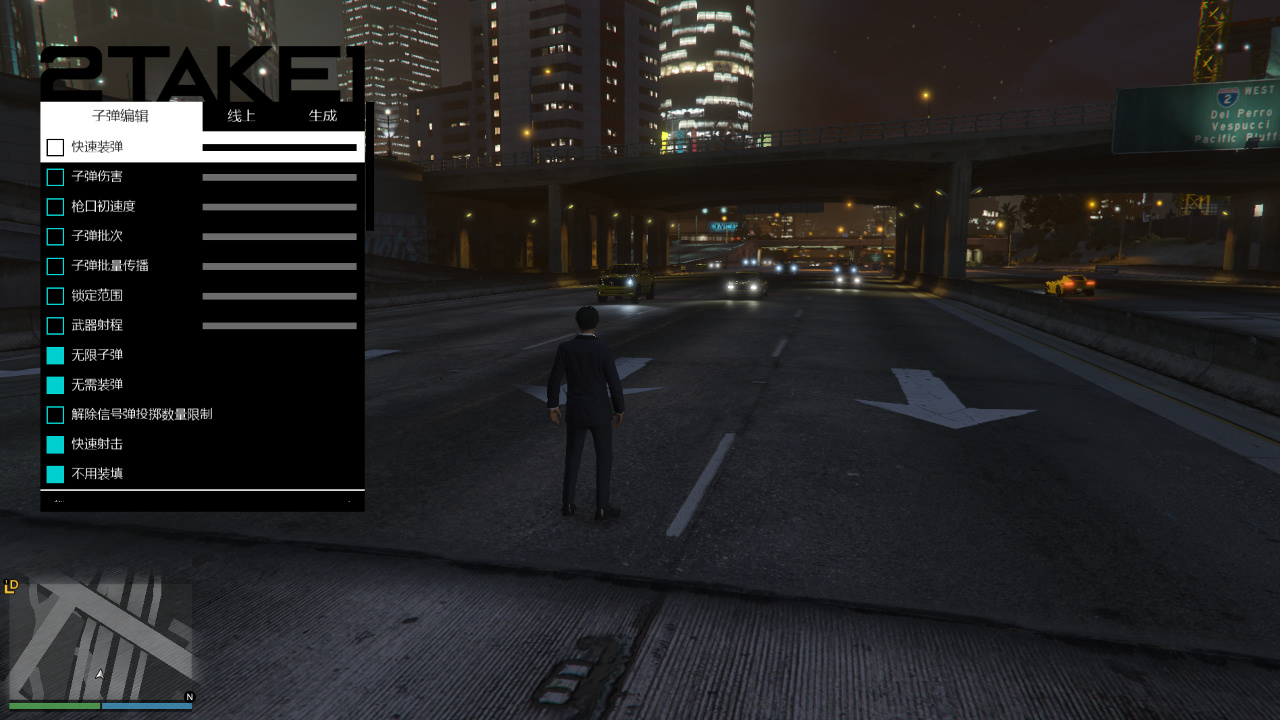Enable the 锁定范围 checkbox
This screenshot has height=720, width=1280.
(55, 296)
